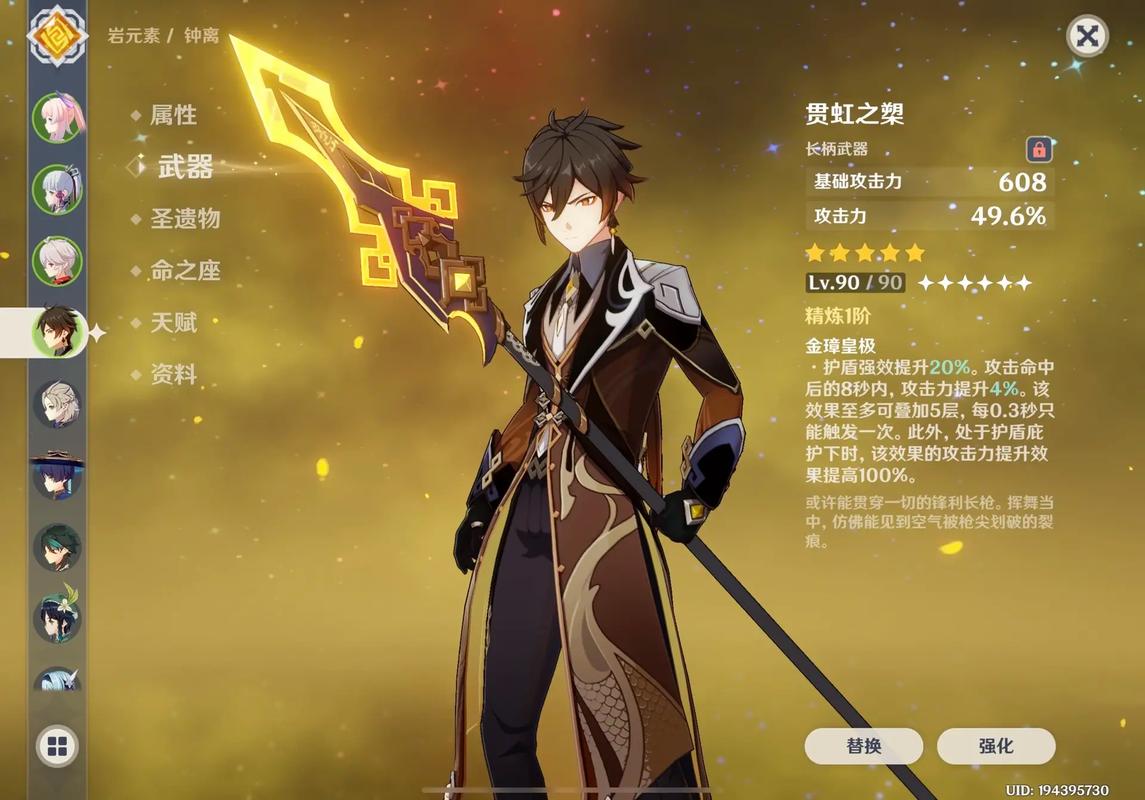Screen dimensions: 1145x800
Task: Pick the Albedo character portrait
Action: coord(58,404)
